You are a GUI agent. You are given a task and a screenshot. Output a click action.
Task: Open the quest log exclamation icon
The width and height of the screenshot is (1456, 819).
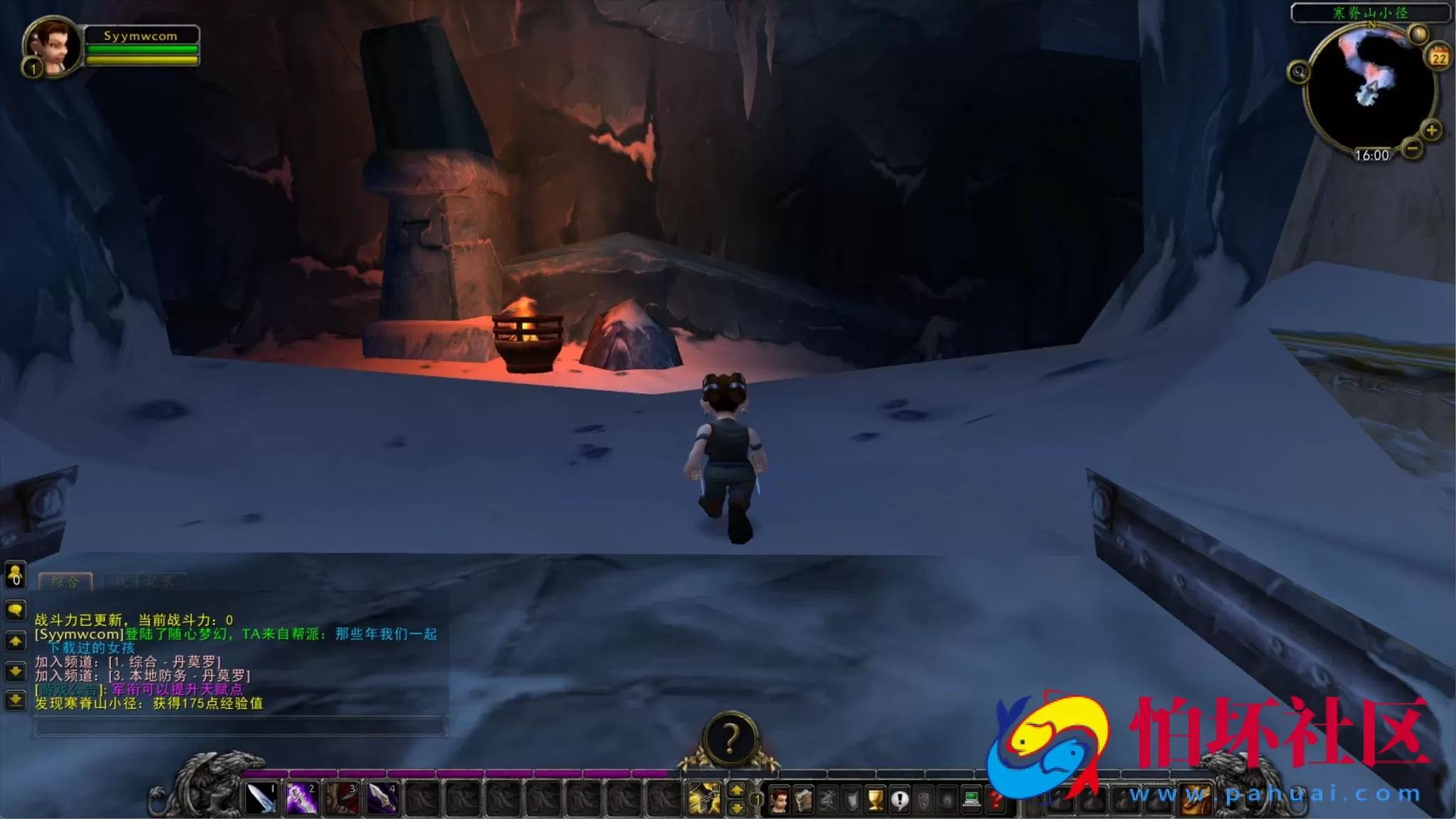pos(899,798)
